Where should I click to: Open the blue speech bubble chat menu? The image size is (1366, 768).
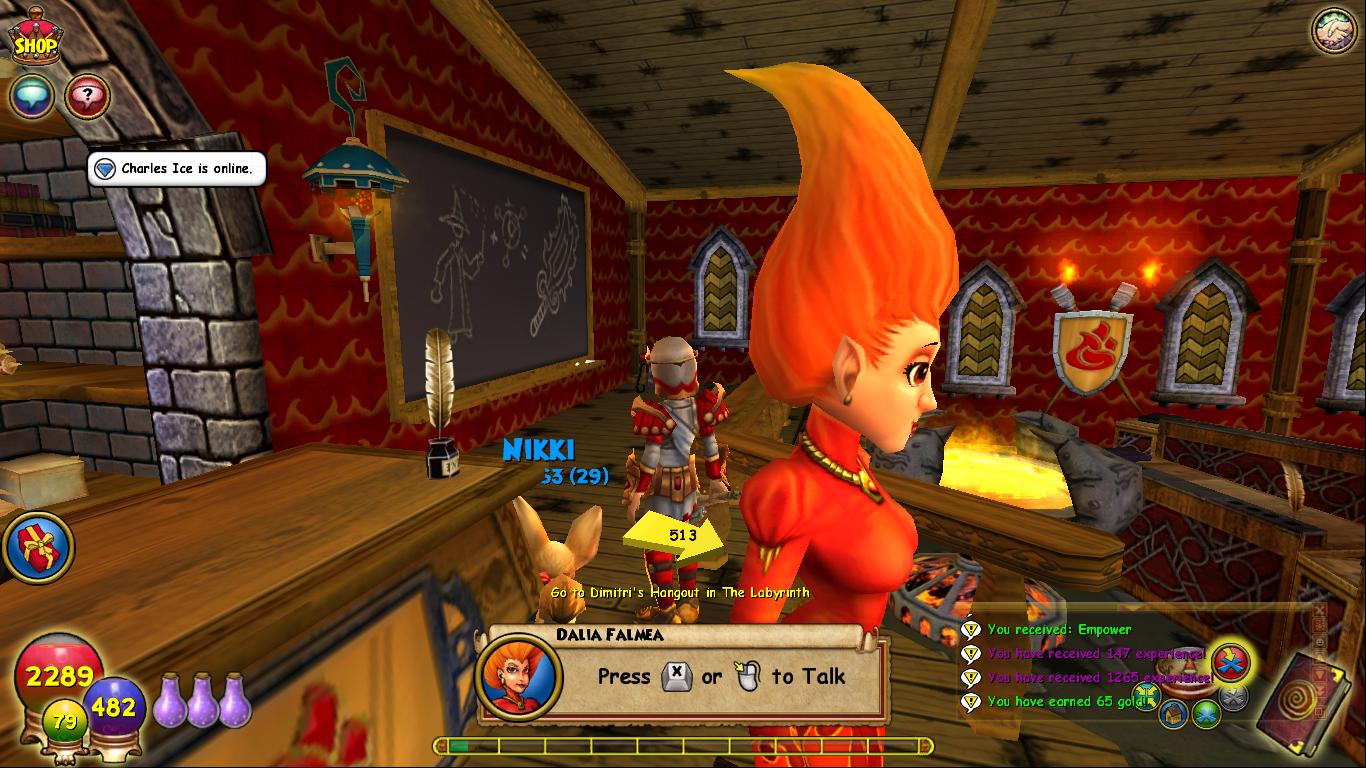pos(32,97)
